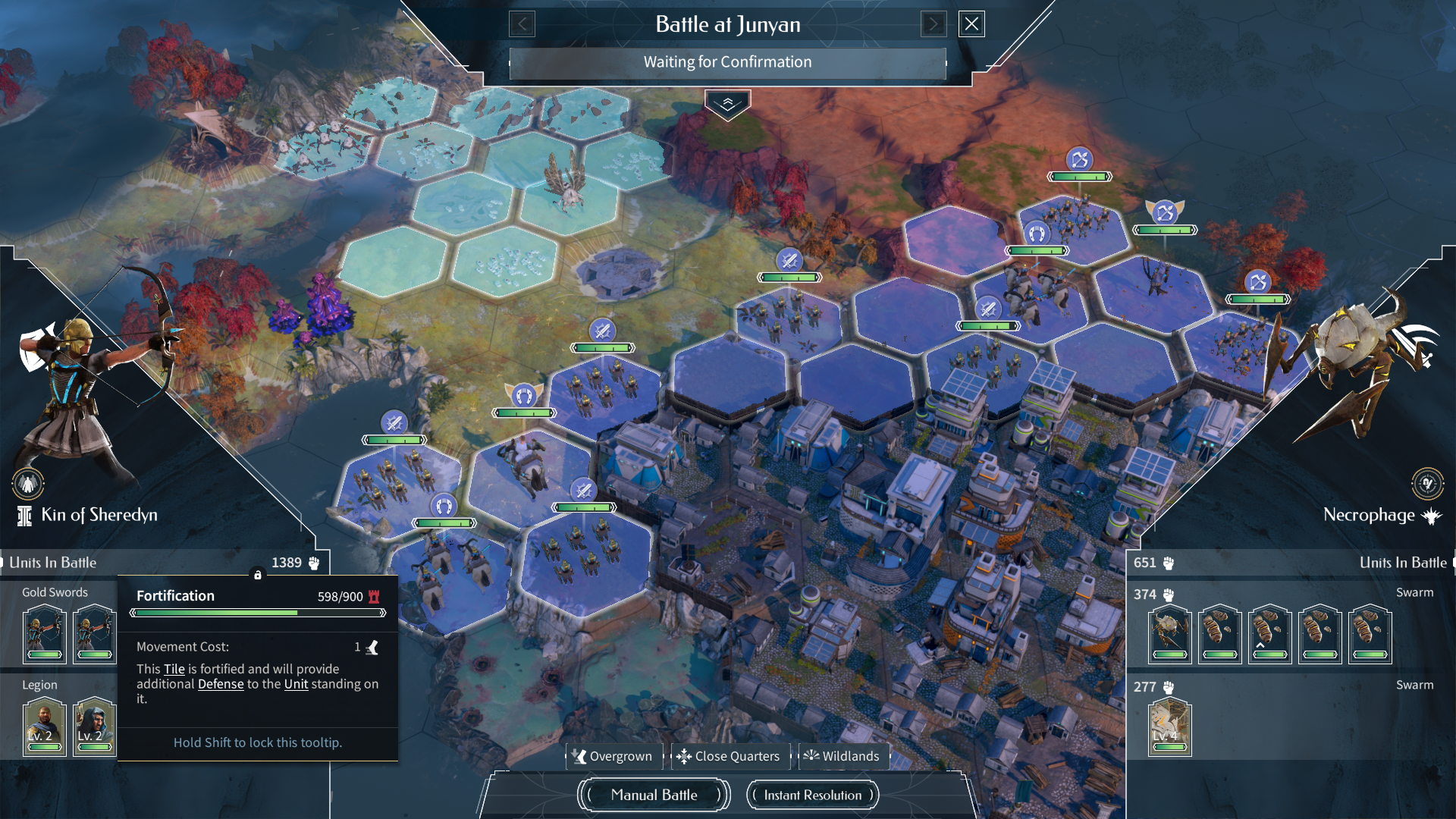Go to the previous battle arrow
The image size is (1456, 819).
pos(522,24)
